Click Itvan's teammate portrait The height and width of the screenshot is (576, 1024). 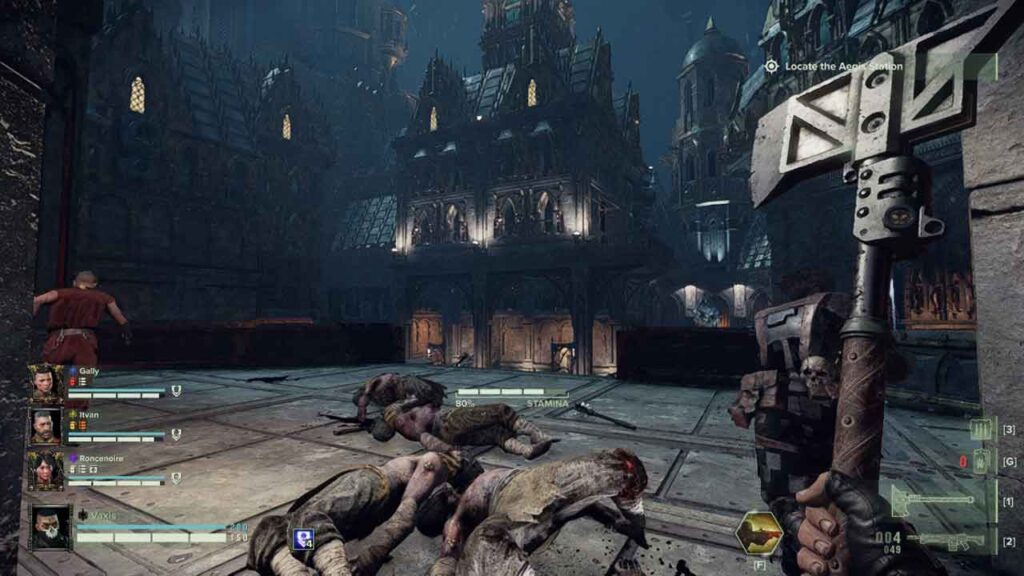click(x=46, y=426)
